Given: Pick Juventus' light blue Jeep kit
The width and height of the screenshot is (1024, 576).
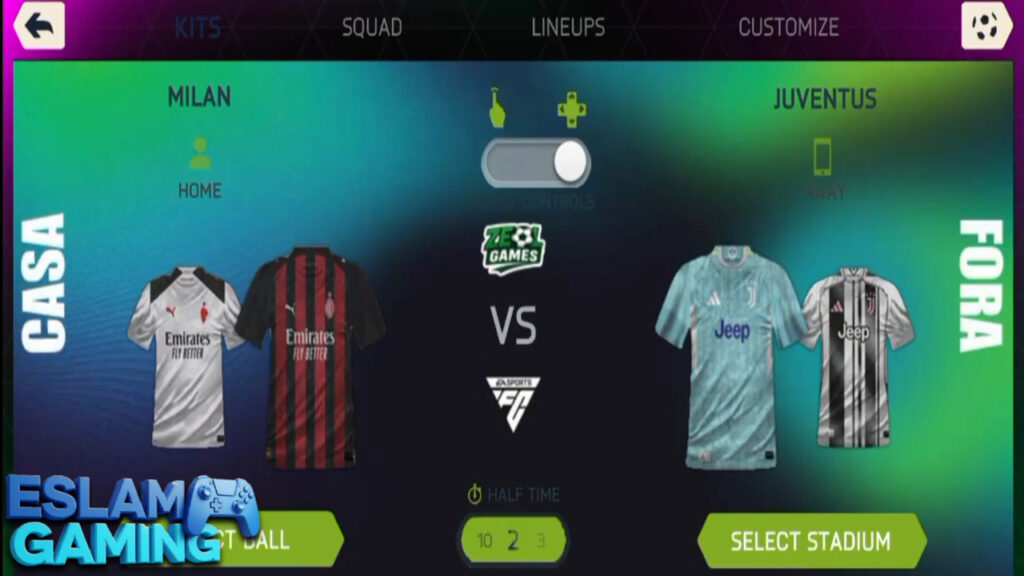Looking at the screenshot, I should (731, 355).
